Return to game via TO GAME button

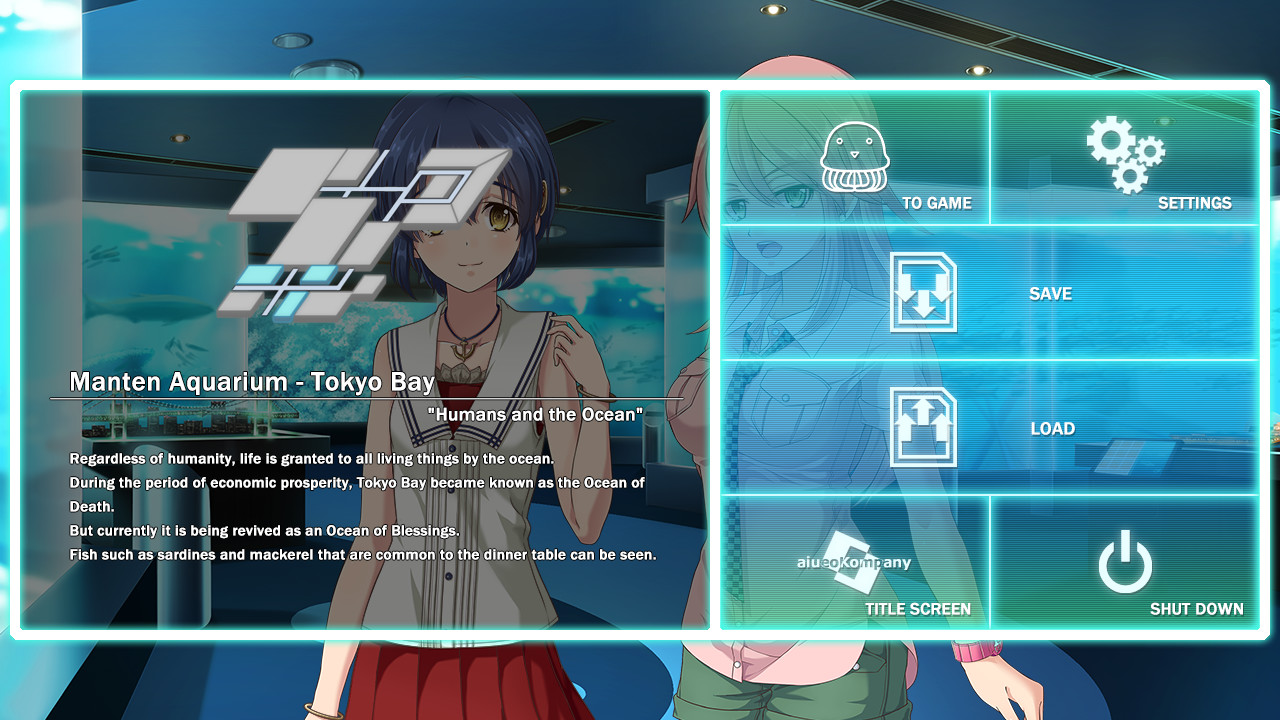855,160
